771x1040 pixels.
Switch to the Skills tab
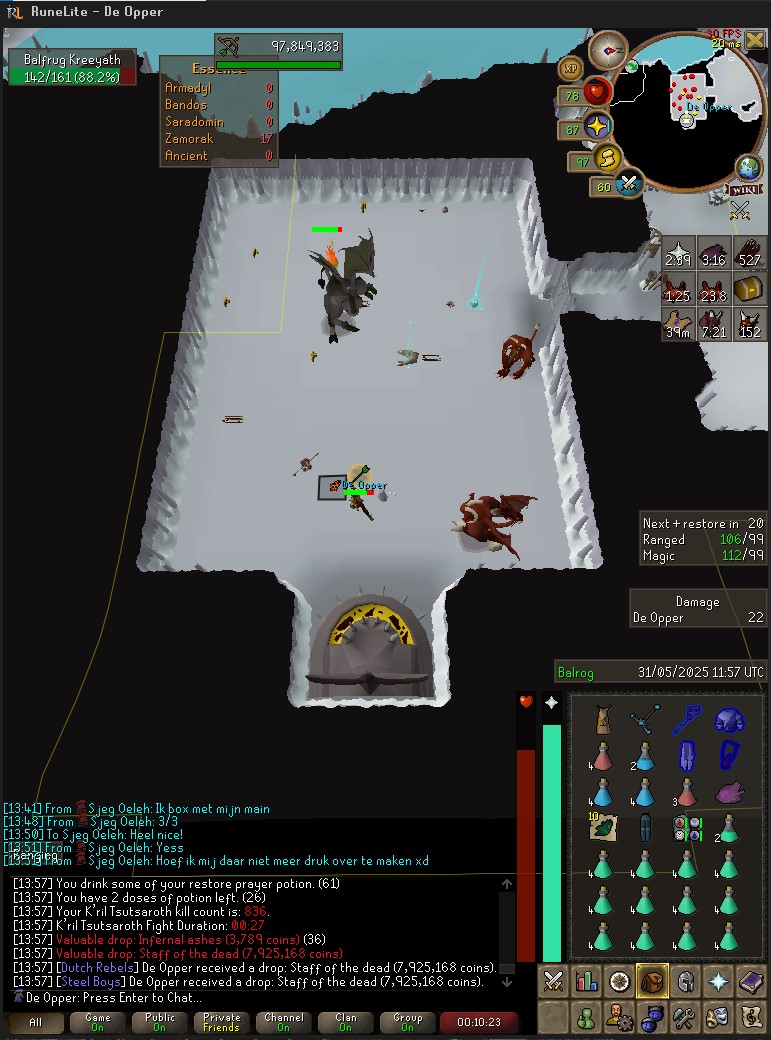click(586, 982)
